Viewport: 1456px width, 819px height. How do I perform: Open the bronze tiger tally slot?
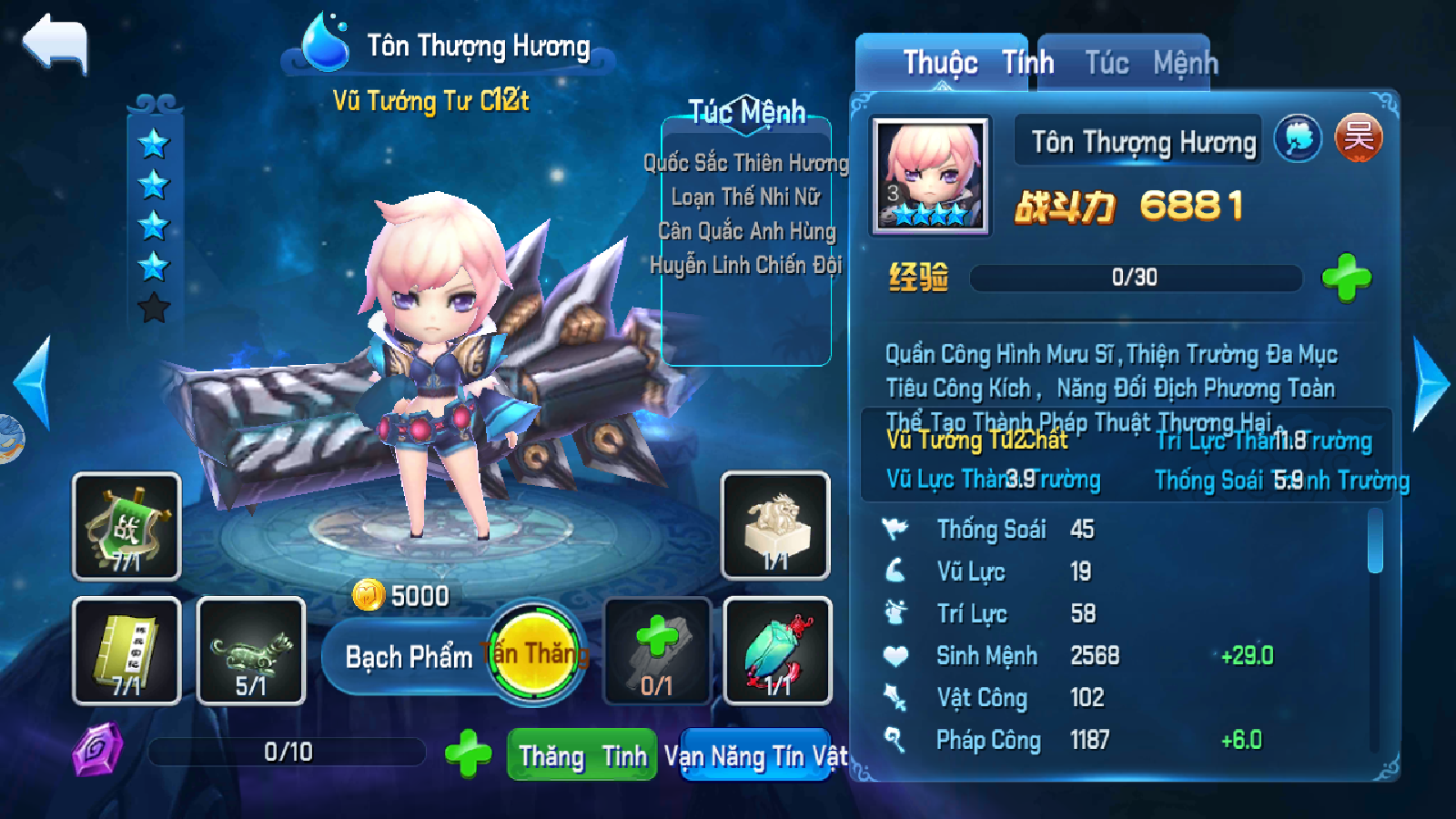tap(250, 651)
